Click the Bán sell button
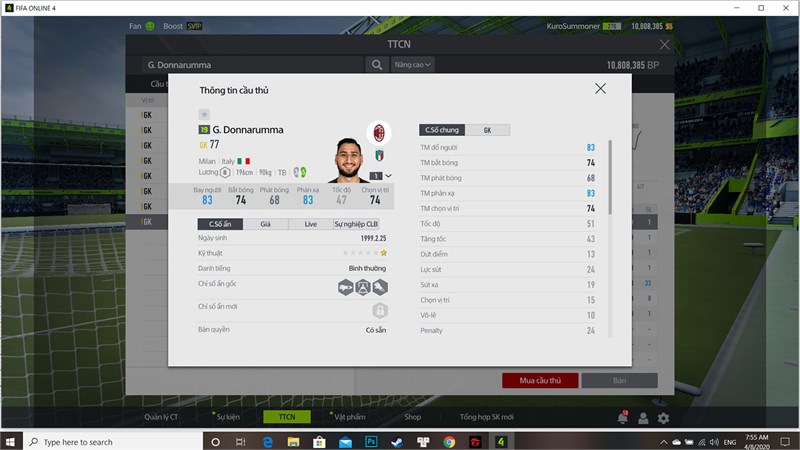The width and height of the screenshot is (800, 450). point(619,381)
